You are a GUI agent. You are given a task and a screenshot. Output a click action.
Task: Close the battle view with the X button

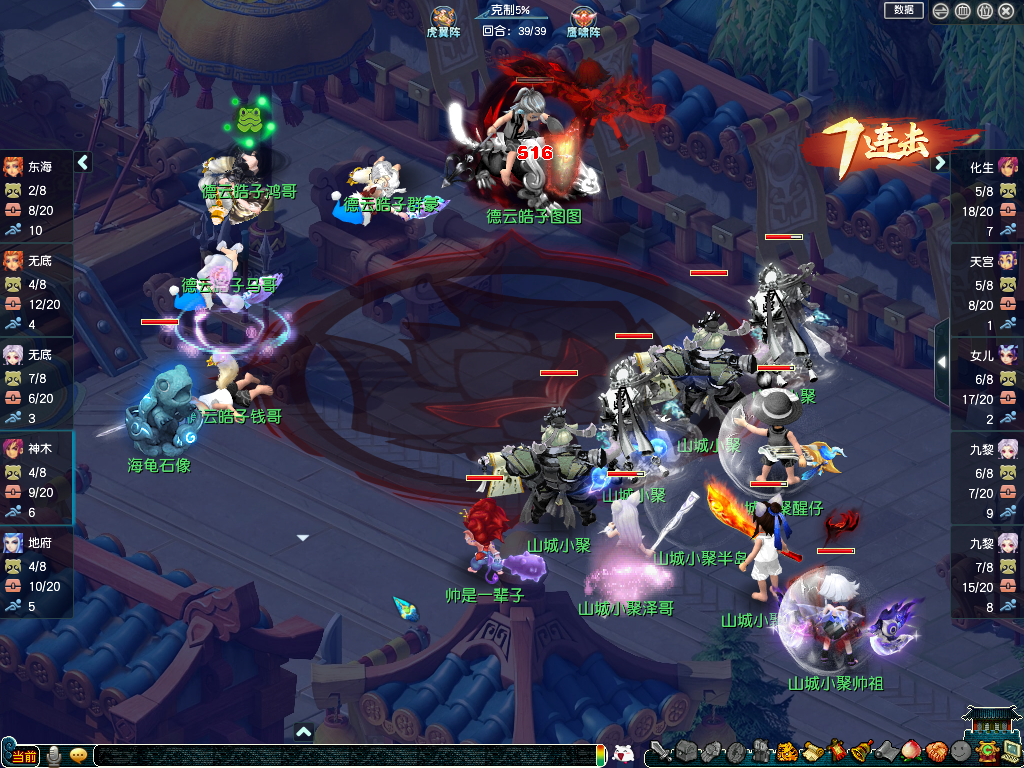tap(1006, 11)
